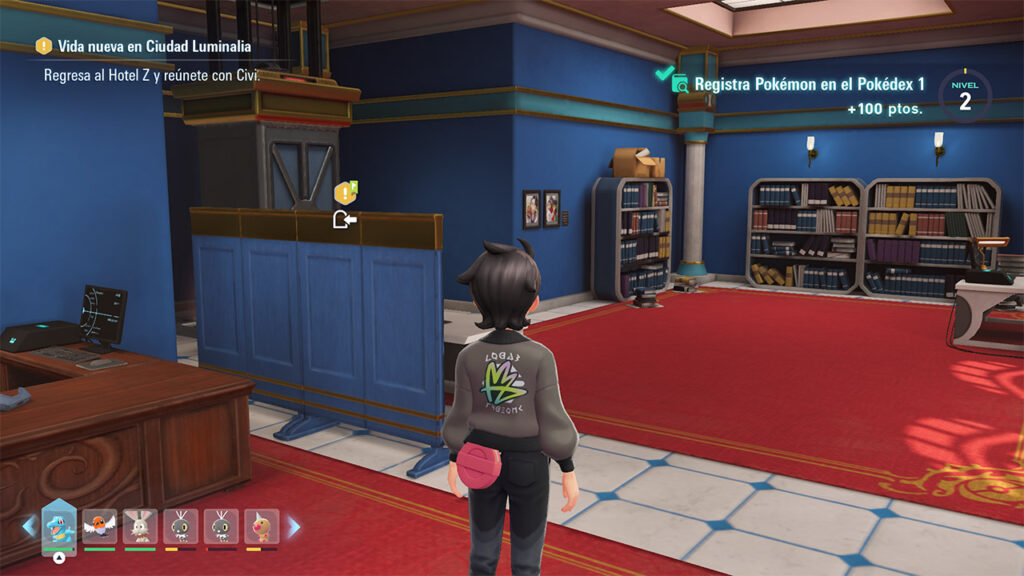Click the party bar's left arrow

29,526
